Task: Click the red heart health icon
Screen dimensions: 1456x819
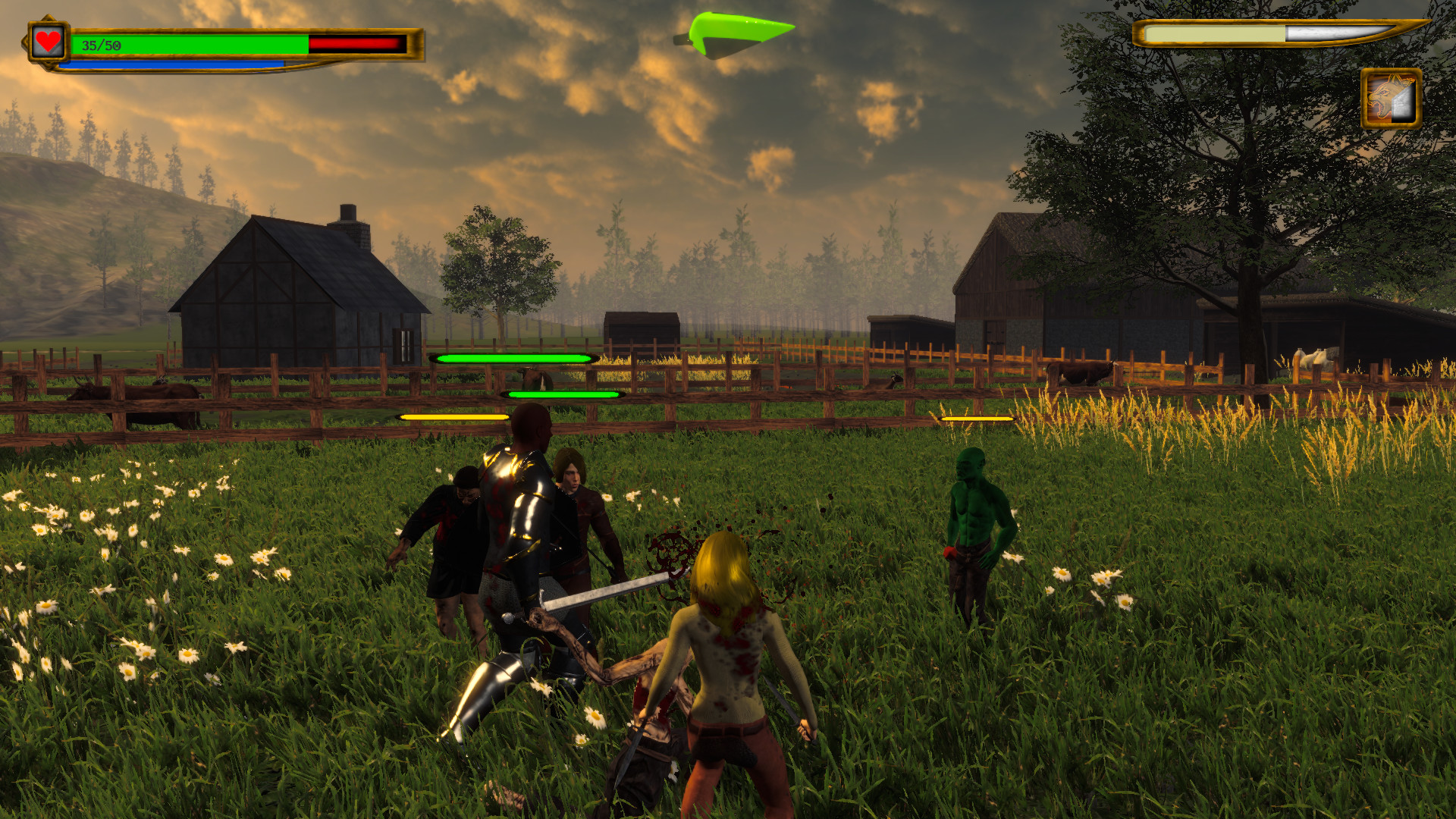Action: [47, 42]
